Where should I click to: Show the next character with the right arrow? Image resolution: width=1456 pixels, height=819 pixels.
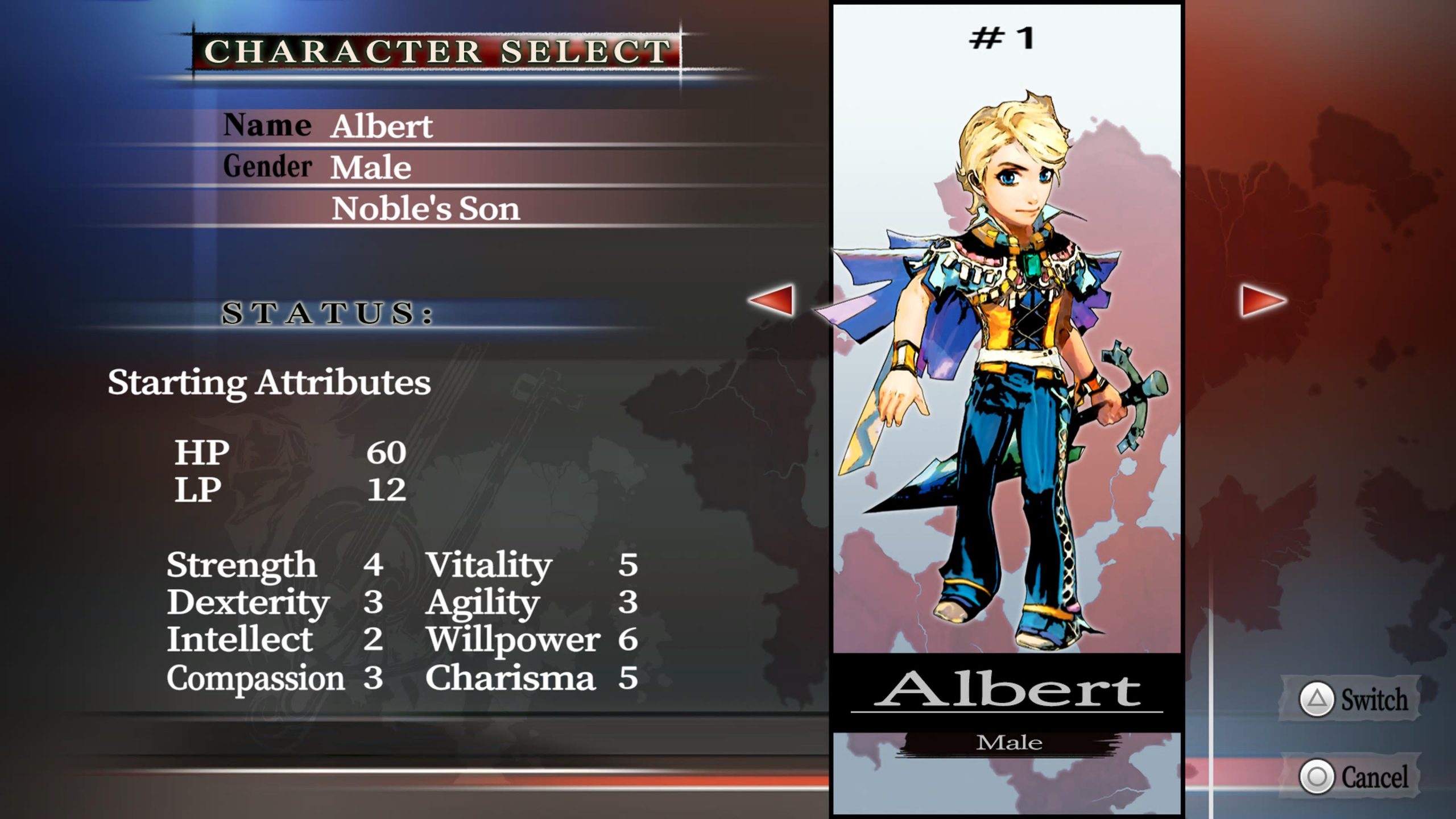click(1263, 300)
